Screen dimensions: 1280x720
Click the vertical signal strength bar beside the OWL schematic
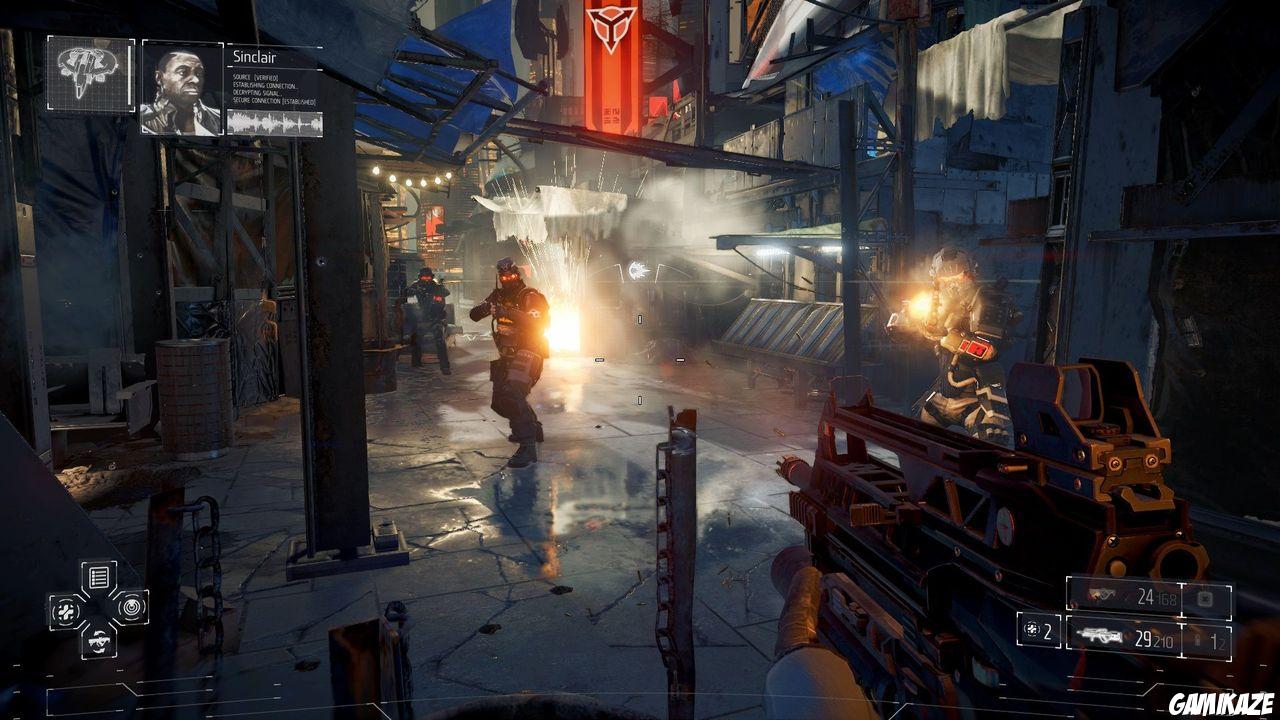130,72
